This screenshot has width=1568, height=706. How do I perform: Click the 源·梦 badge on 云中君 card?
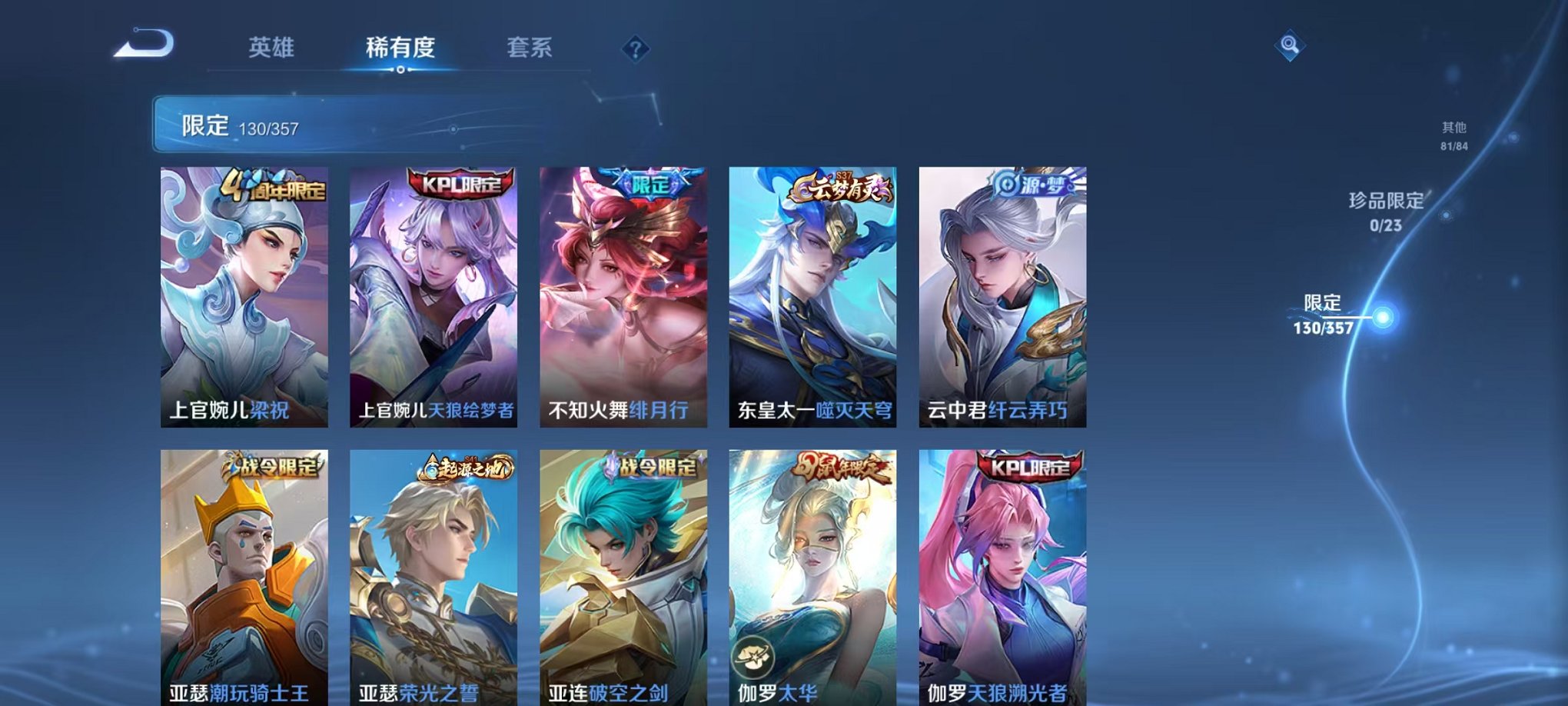pos(1032,184)
